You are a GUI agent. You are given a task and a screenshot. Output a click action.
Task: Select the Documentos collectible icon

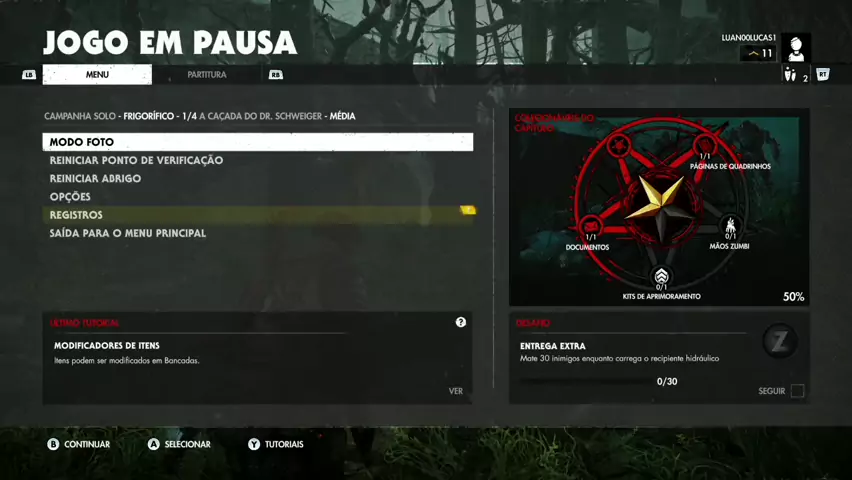click(x=591, y=225)
